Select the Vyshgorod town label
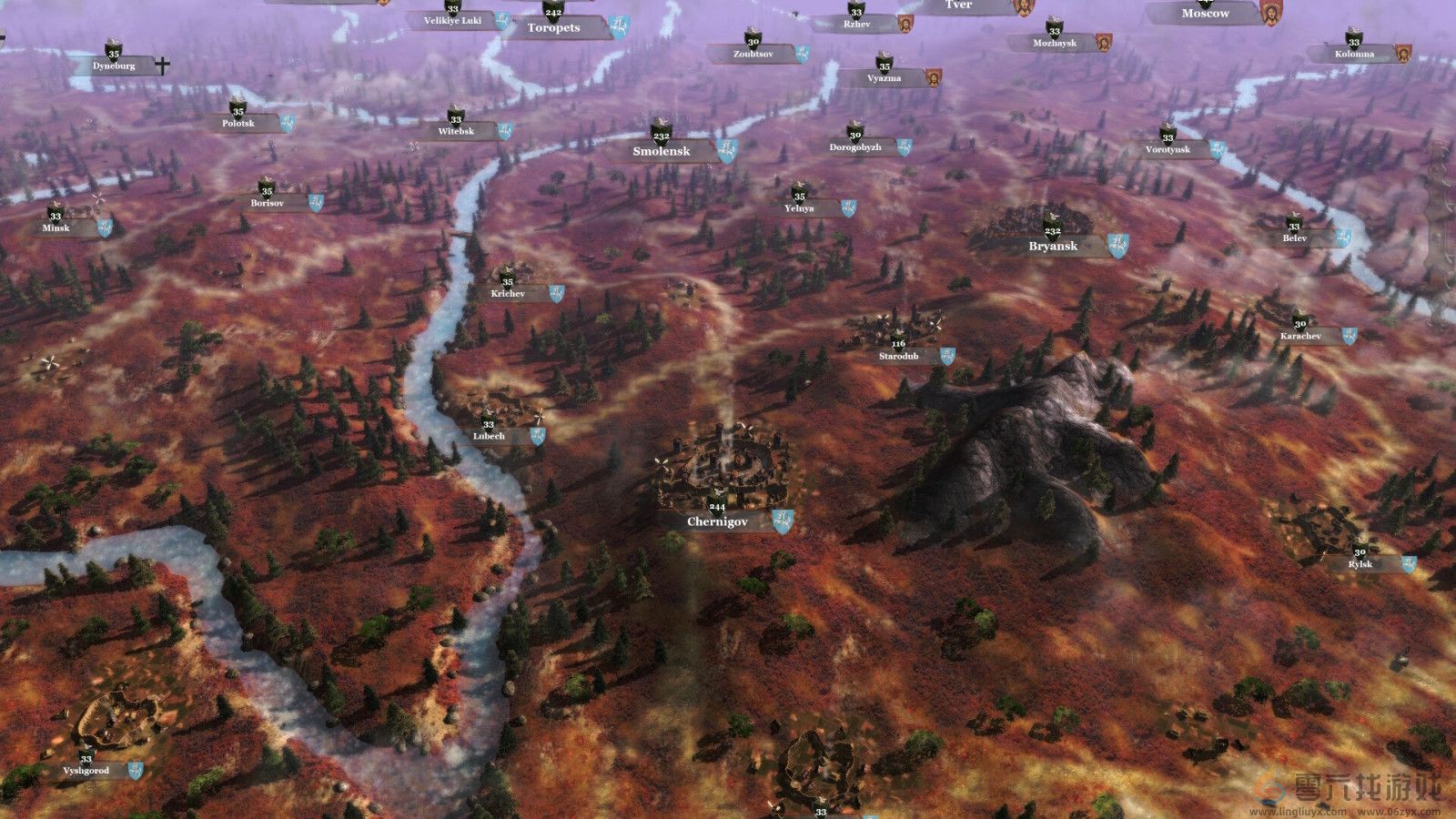The image size is (1456, 819). click(86, 771)
